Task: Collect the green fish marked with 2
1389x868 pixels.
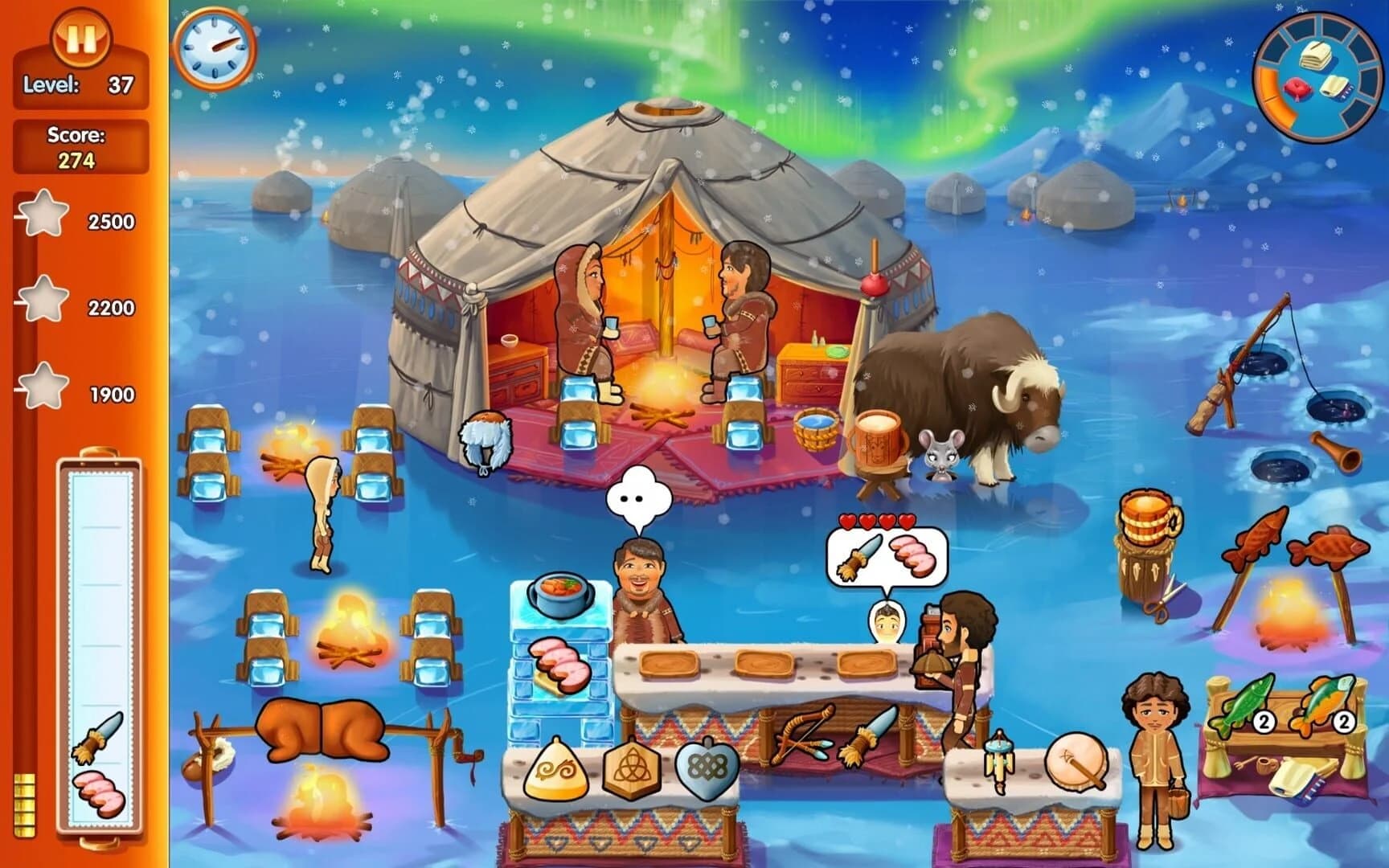Action: 1248,702
